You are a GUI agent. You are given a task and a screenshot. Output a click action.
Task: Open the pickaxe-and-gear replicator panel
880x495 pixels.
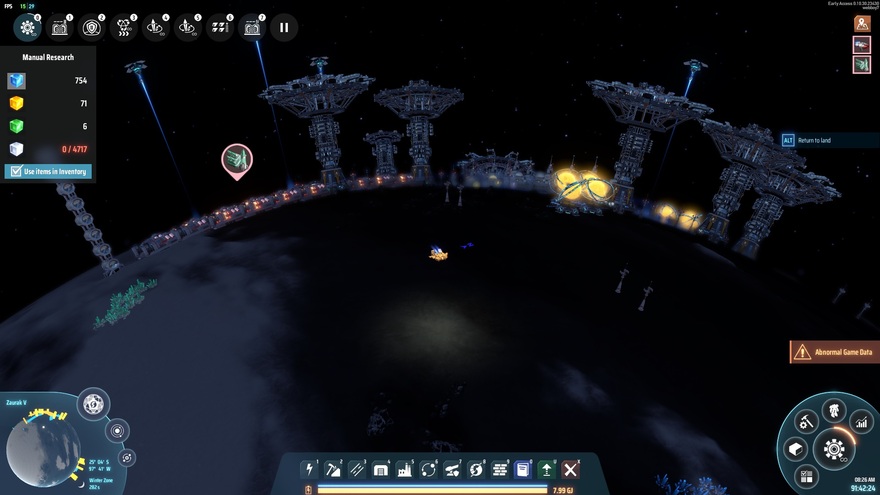coord(808,422)
